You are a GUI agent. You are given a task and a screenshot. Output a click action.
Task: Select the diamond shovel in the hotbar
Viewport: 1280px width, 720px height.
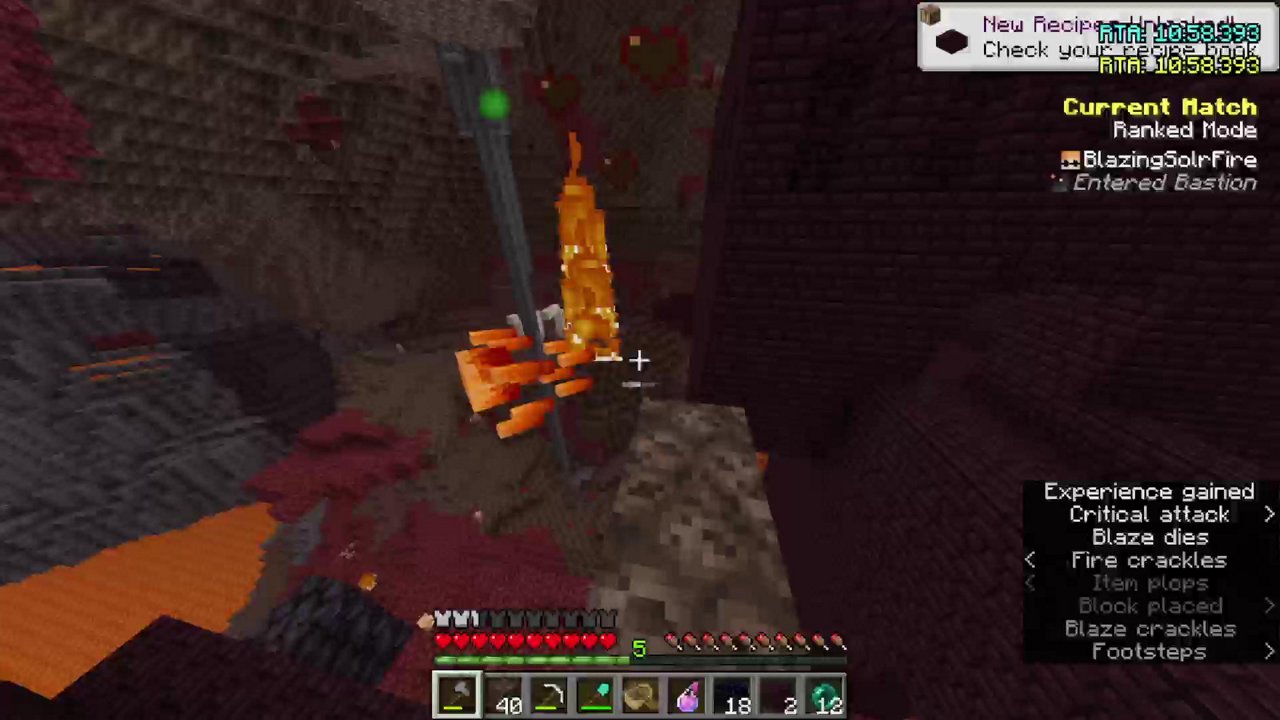click(x=598, y=695)
